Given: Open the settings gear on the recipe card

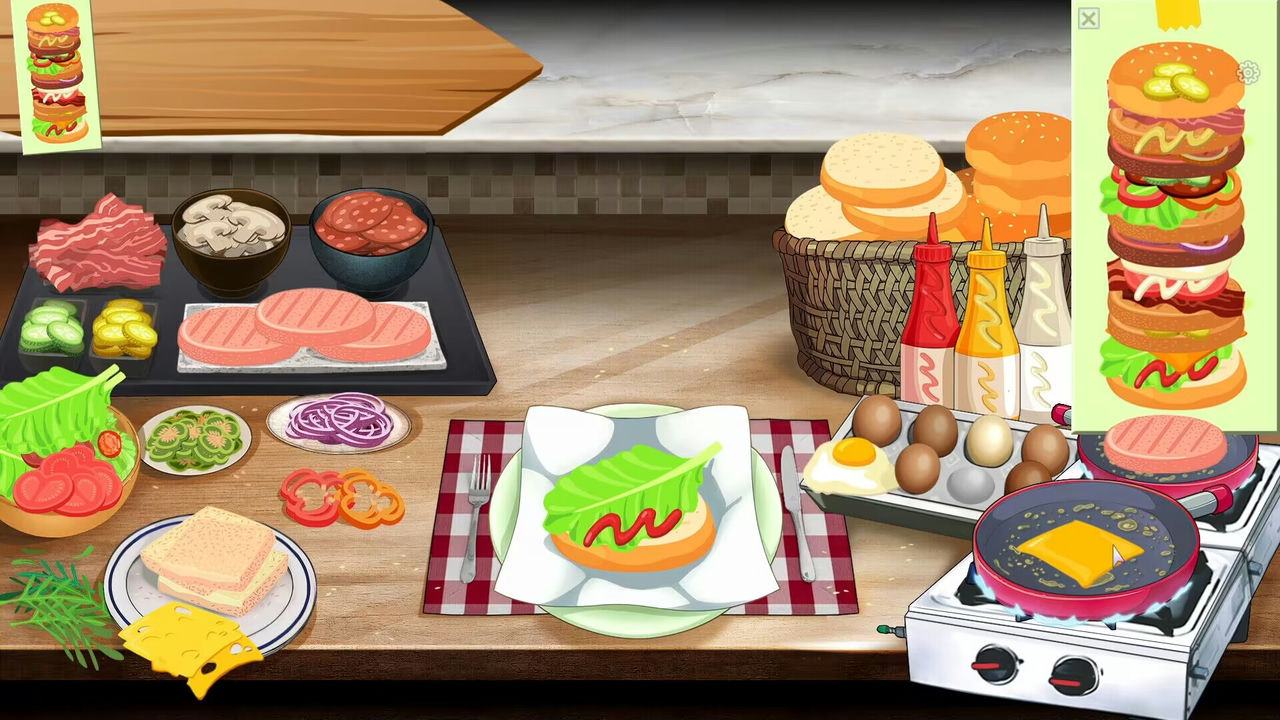Looking at the screenshot, I should [1249, 73].
